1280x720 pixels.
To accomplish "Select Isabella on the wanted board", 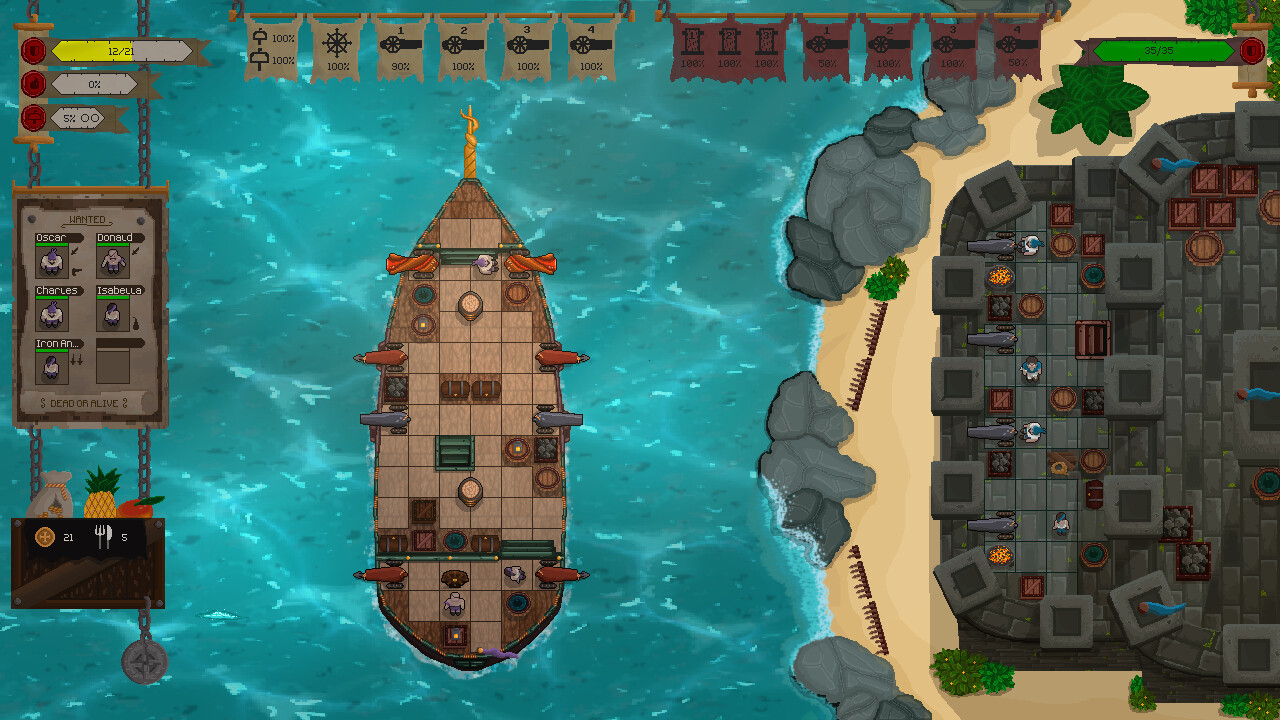I will 112,312.
